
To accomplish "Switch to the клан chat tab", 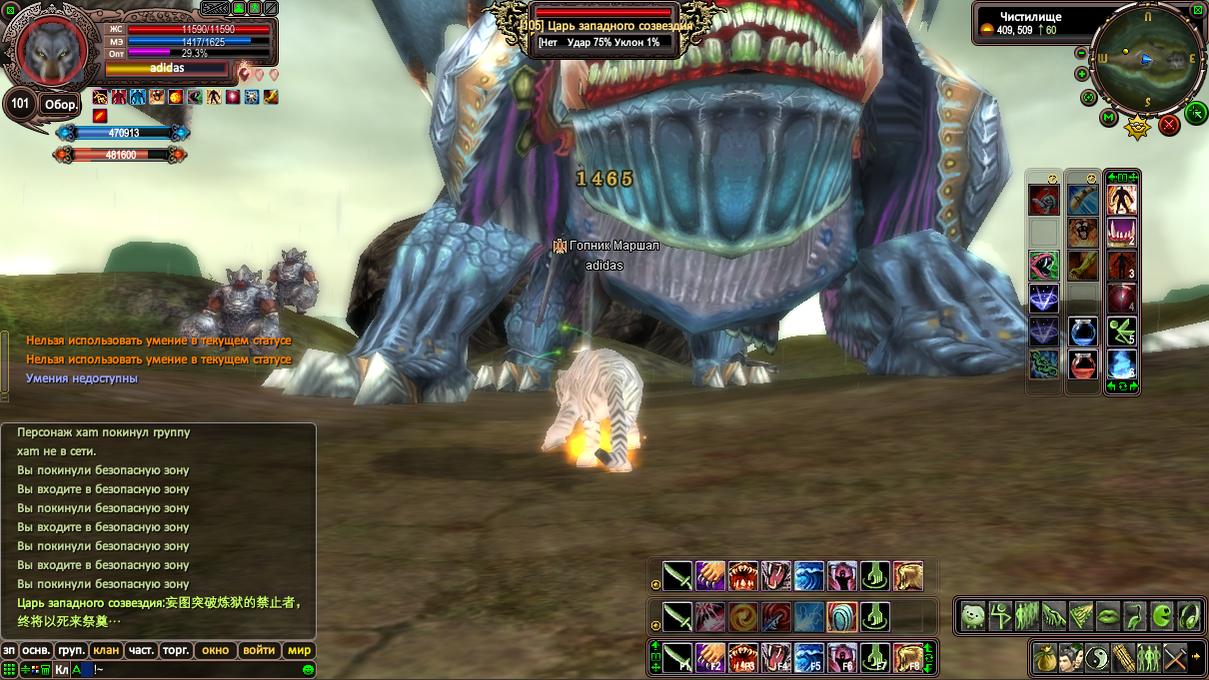I will [x=106, y=650].
